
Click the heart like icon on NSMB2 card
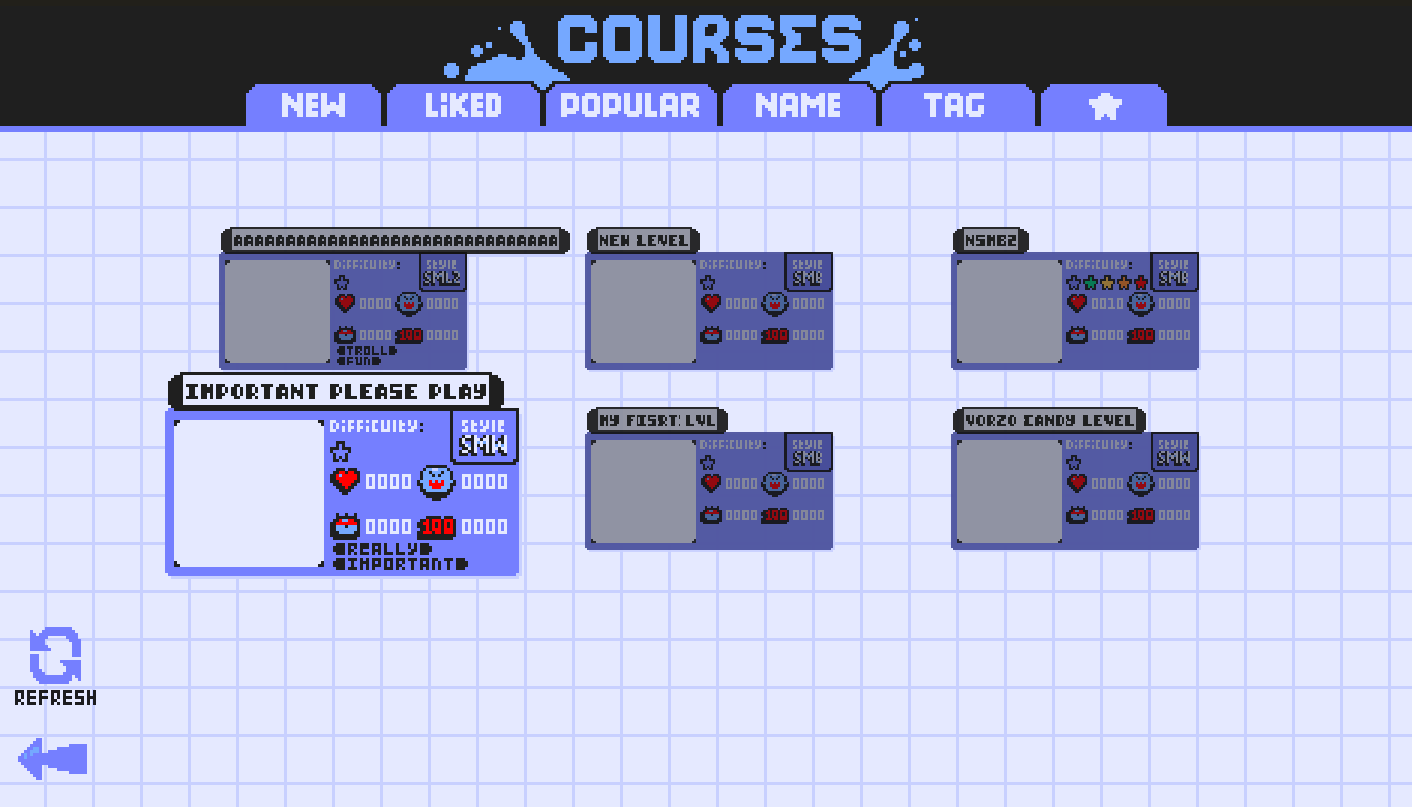(x=1076, y=303)
